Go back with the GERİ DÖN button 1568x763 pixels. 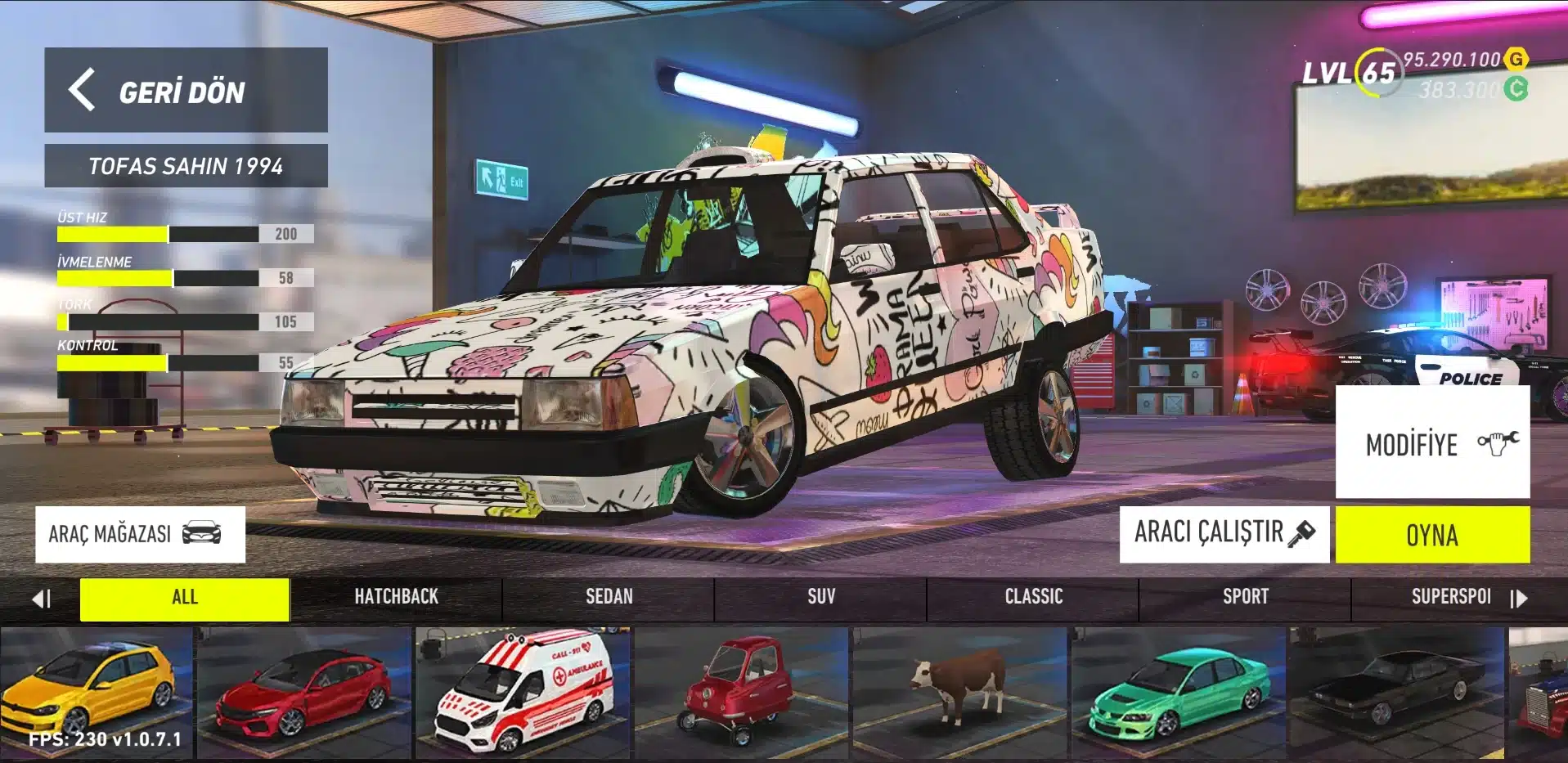click(x=186, y=90)
